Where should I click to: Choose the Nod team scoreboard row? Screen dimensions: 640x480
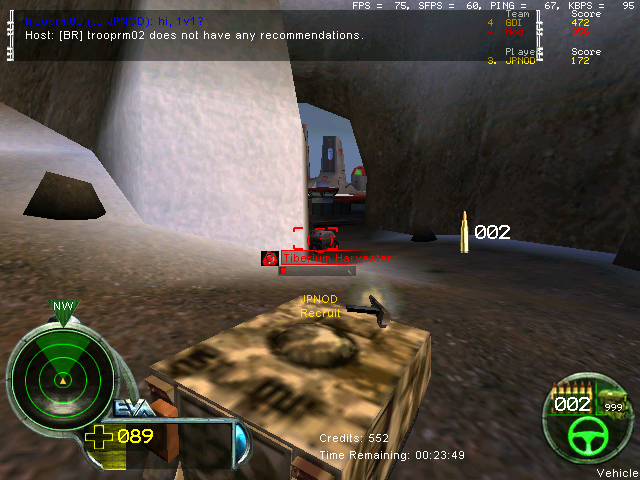click(538, 31)
